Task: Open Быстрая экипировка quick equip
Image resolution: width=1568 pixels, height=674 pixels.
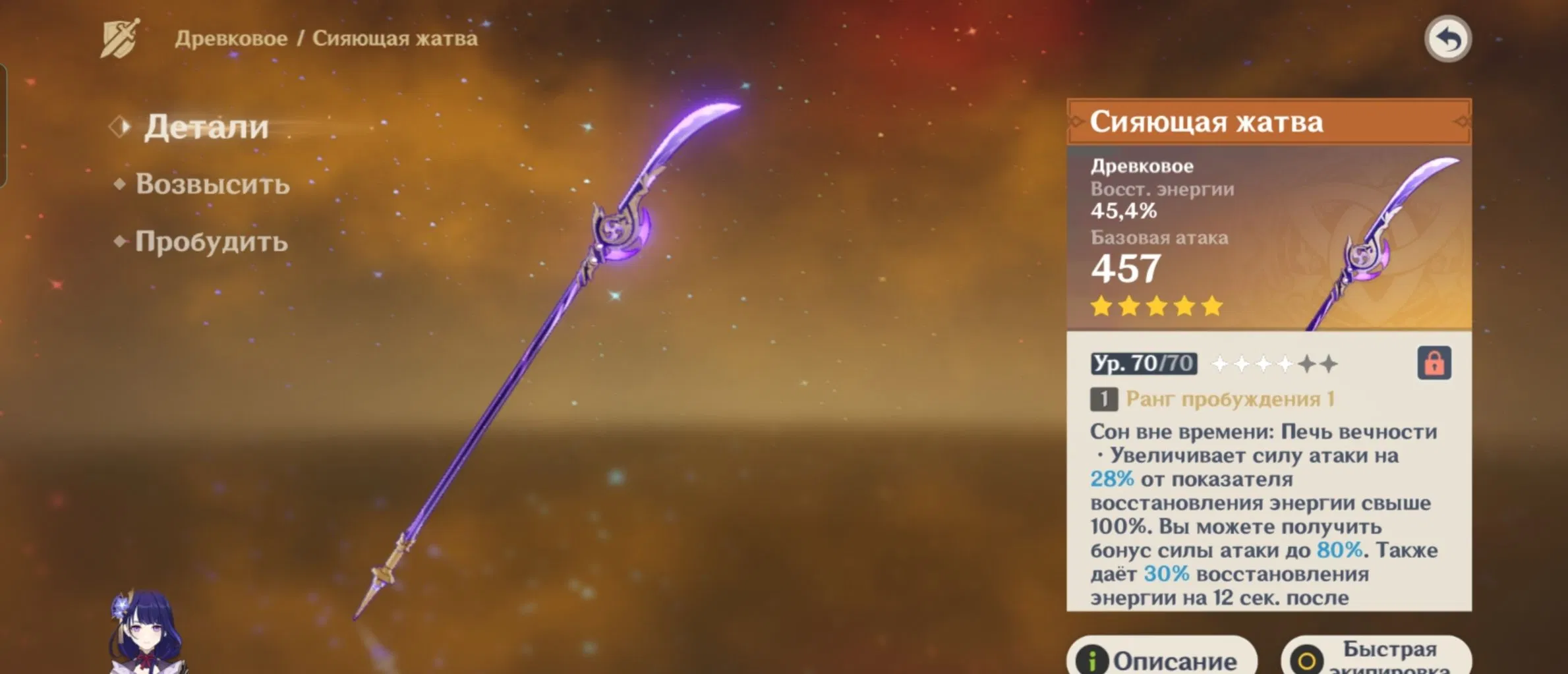Action: click(1376, 659)
